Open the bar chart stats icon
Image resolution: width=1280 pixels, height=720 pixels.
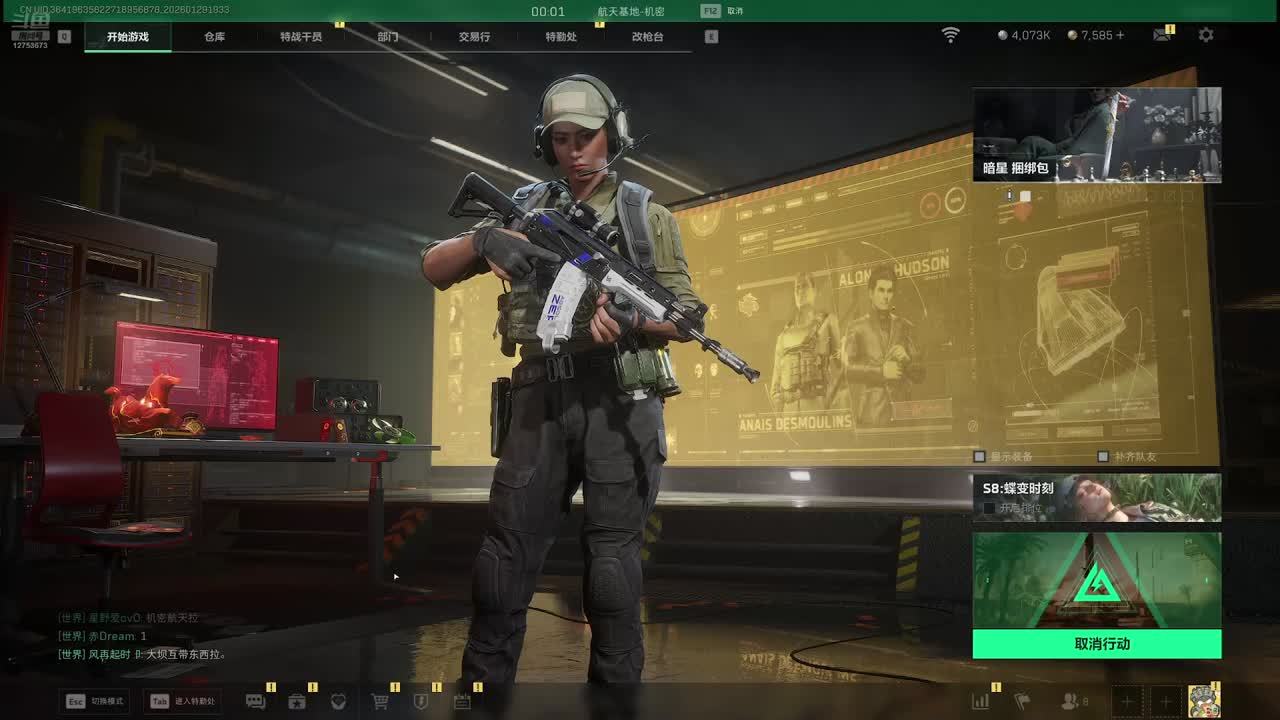tap(981, 702)
